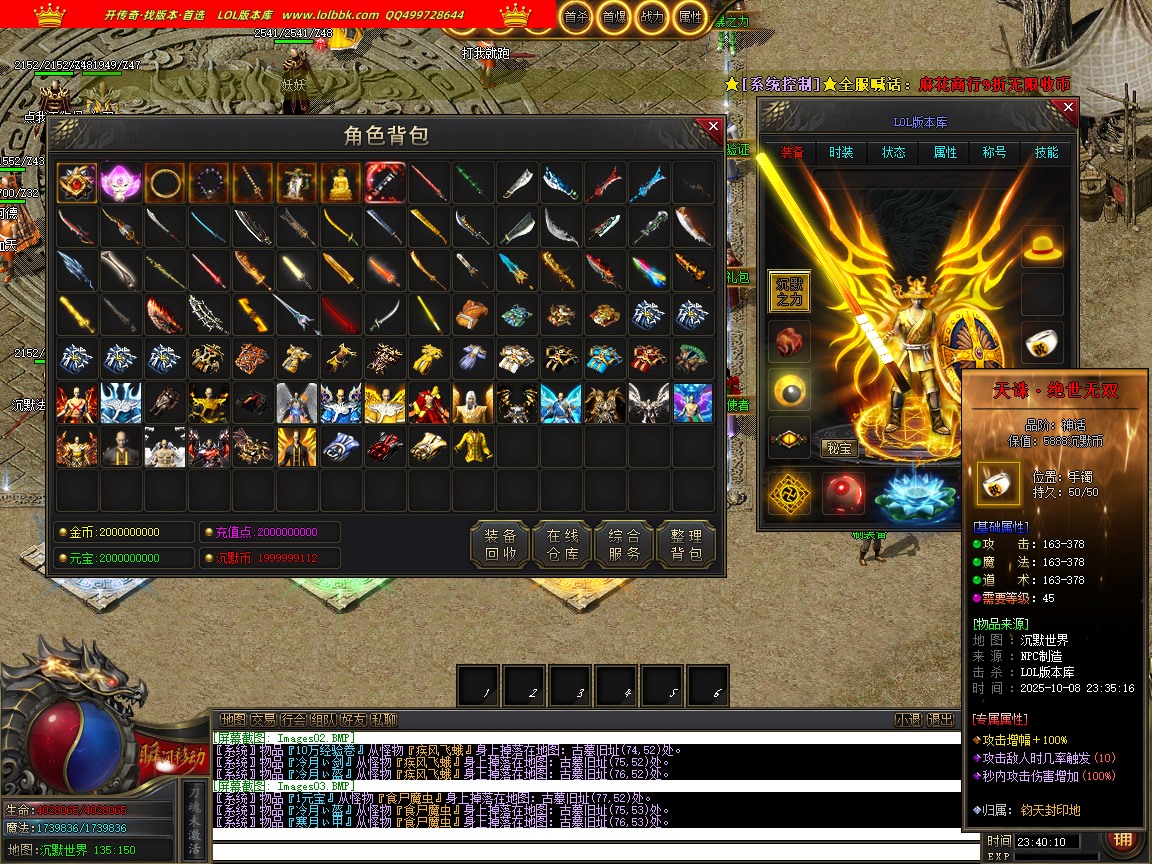Show the 技能 skills tab
Viewport: 1152px width, 864px height.
tap(1046, 153)
